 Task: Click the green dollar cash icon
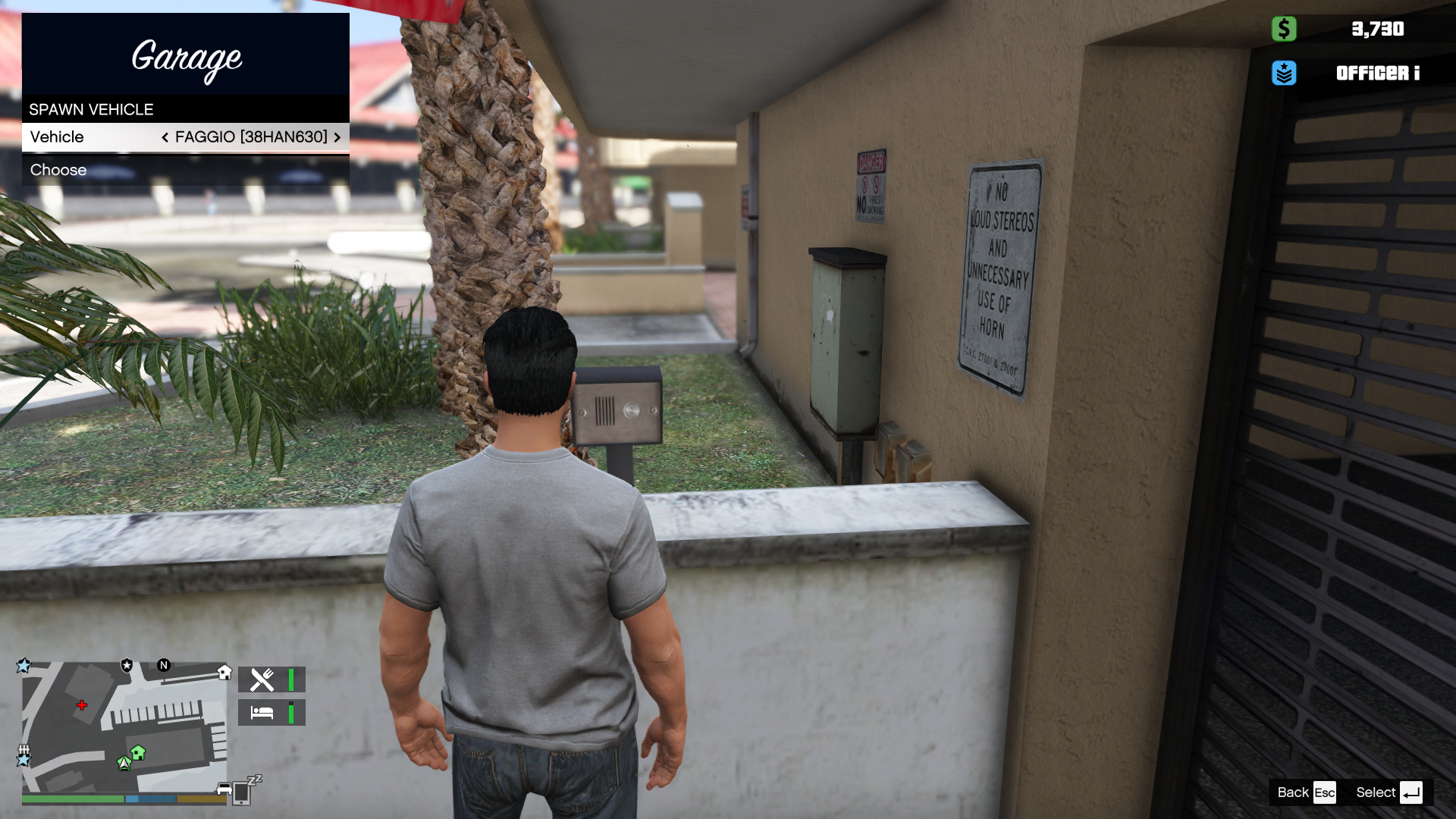pos(1284,29)
